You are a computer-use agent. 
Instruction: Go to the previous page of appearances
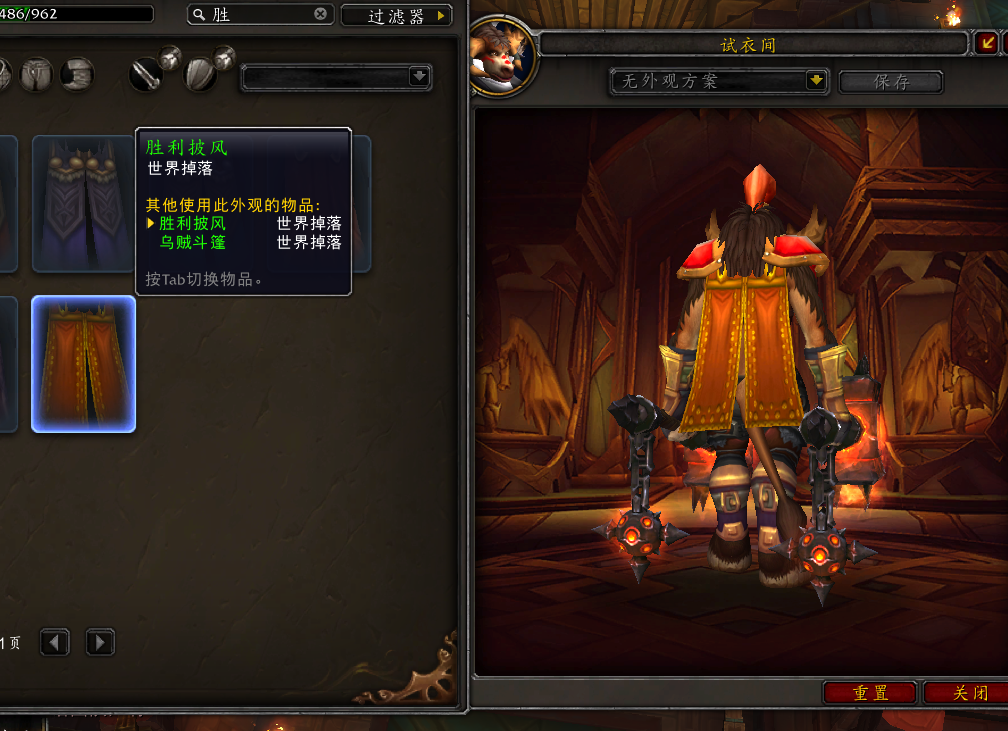[x=55, y=642]
